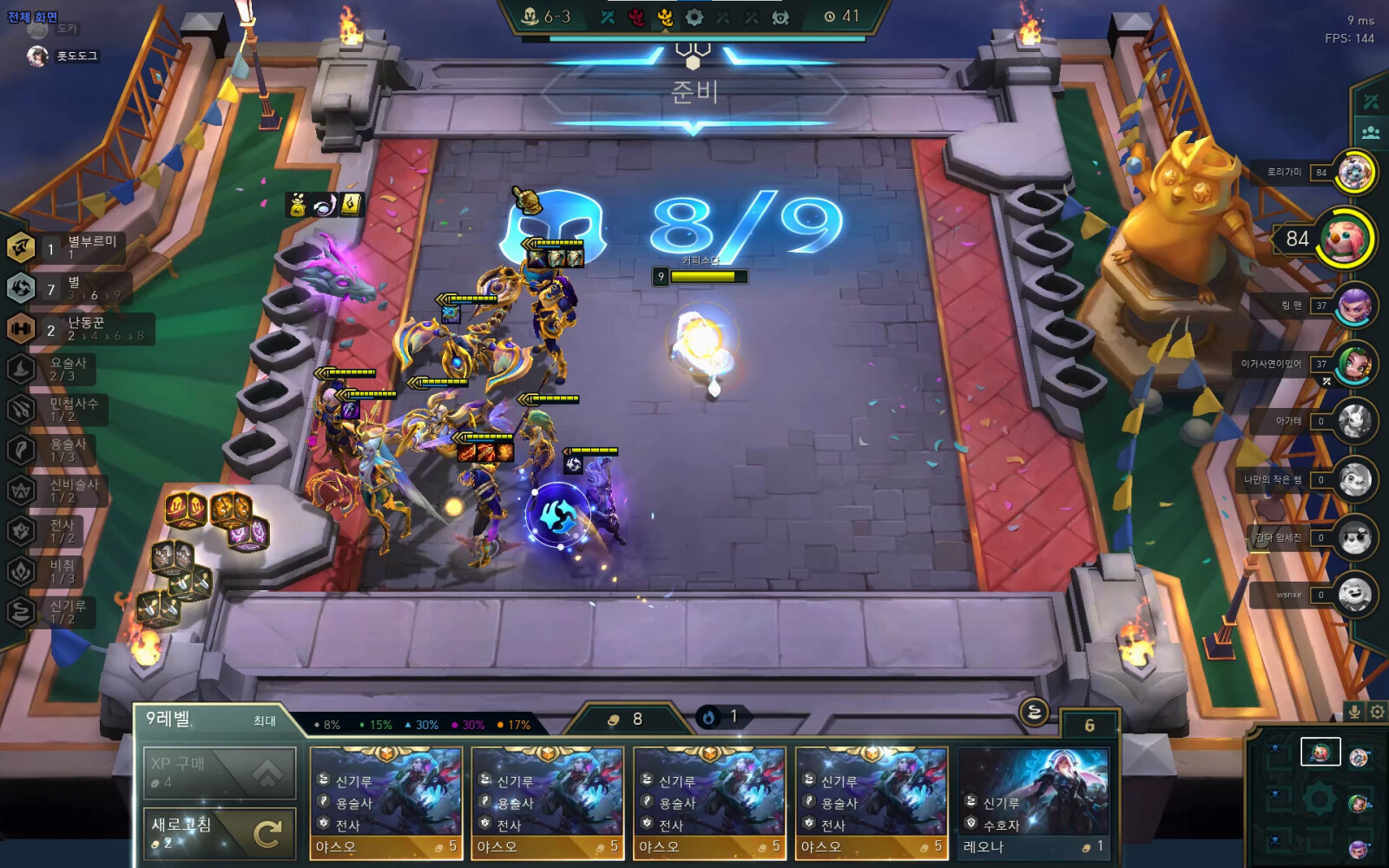Show the 요술사 trait details
This screenshot has width=1389, height=868.
pyautogui.click(x=54, y=369)
